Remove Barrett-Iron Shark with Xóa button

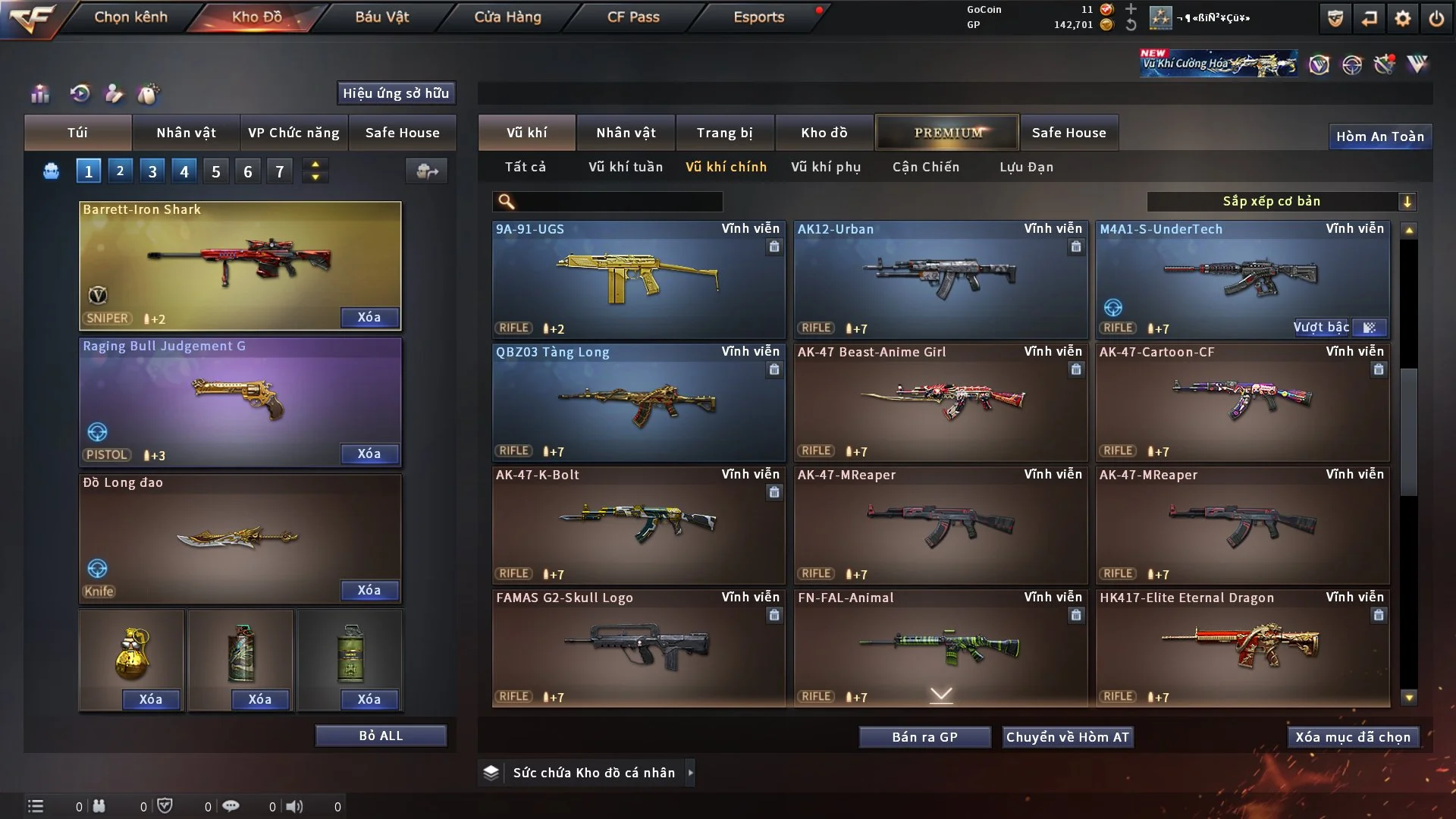click(369, 317)
